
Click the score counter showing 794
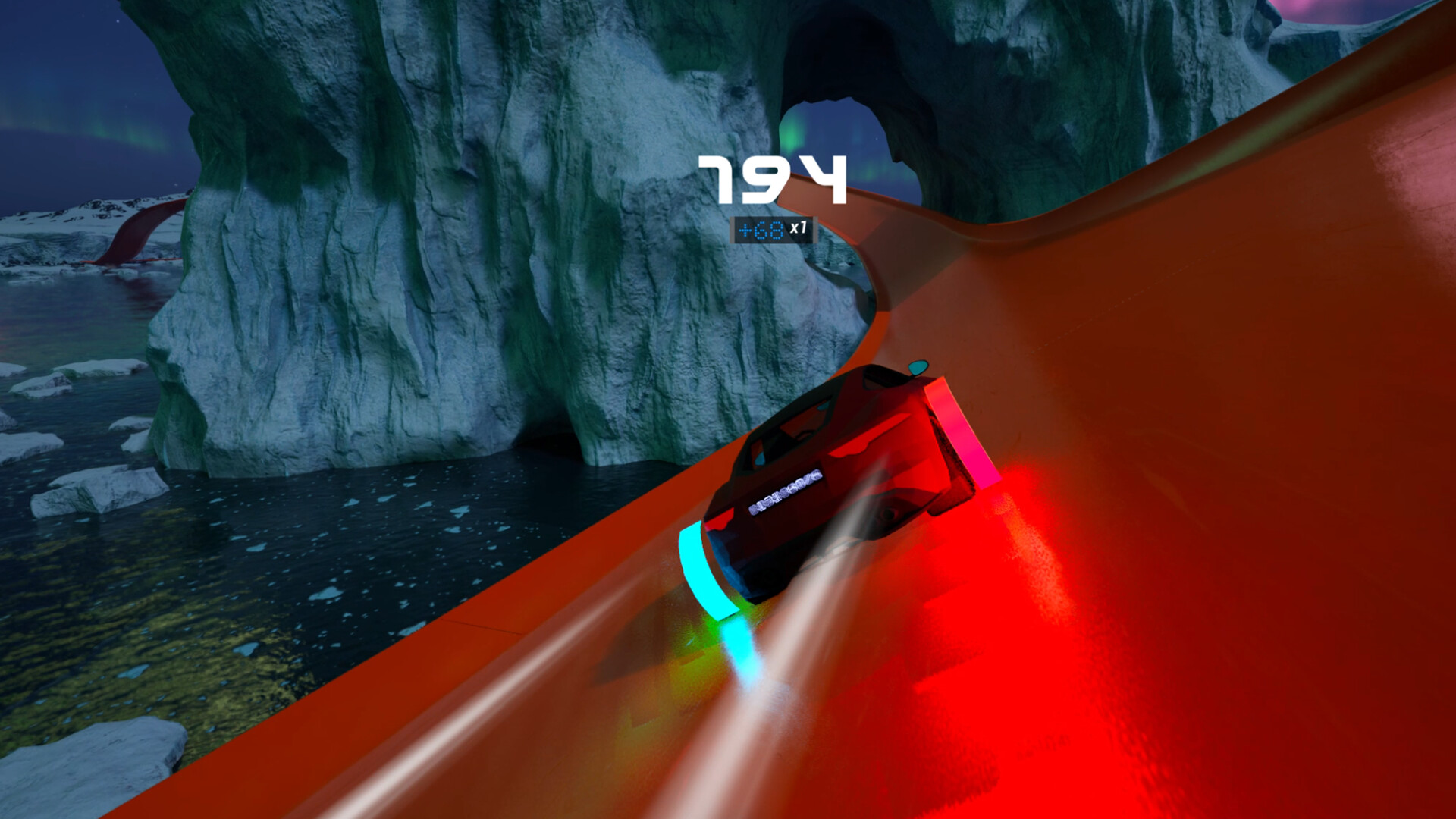tap(773, 178)
